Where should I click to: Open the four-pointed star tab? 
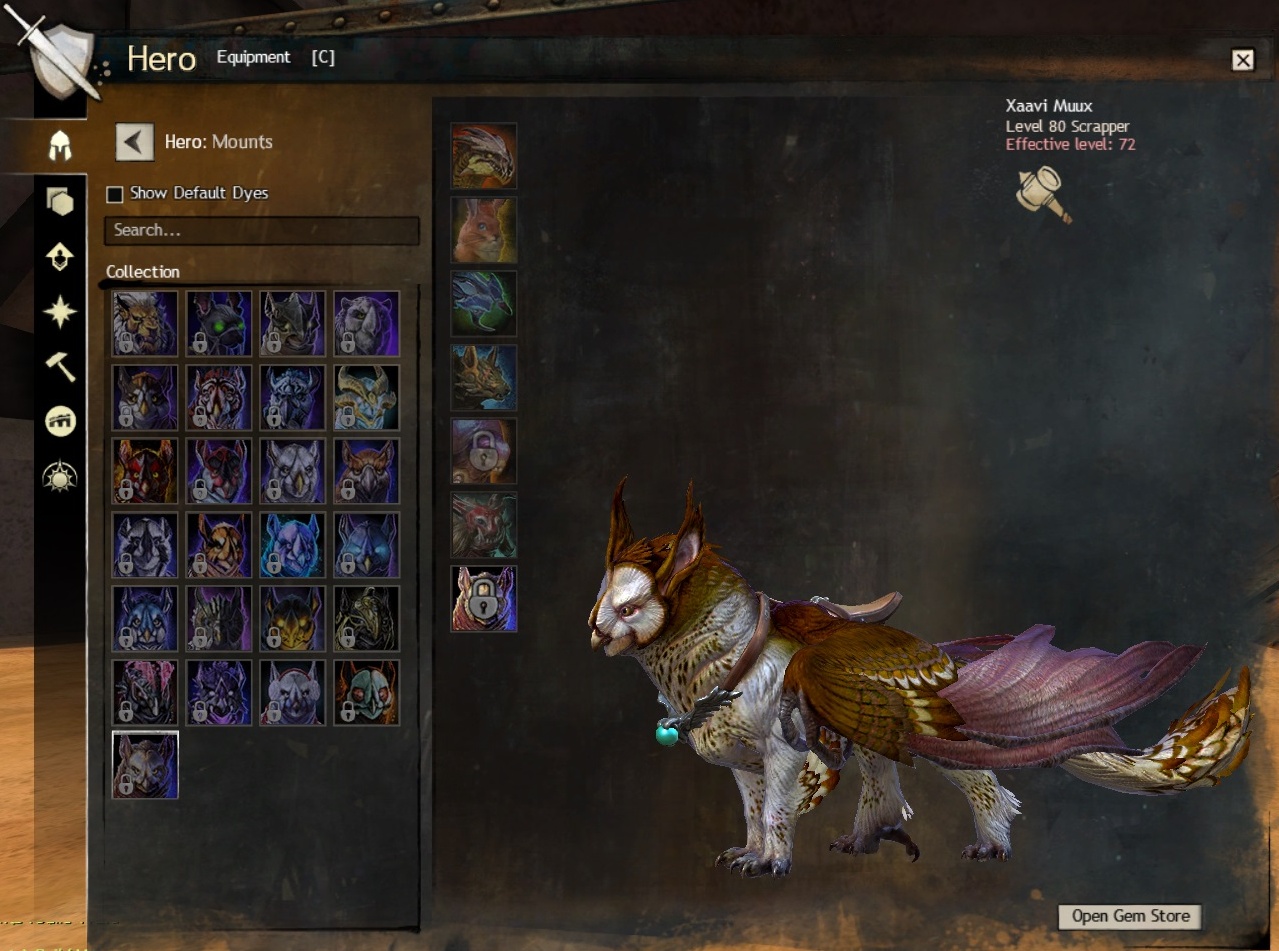60,313
